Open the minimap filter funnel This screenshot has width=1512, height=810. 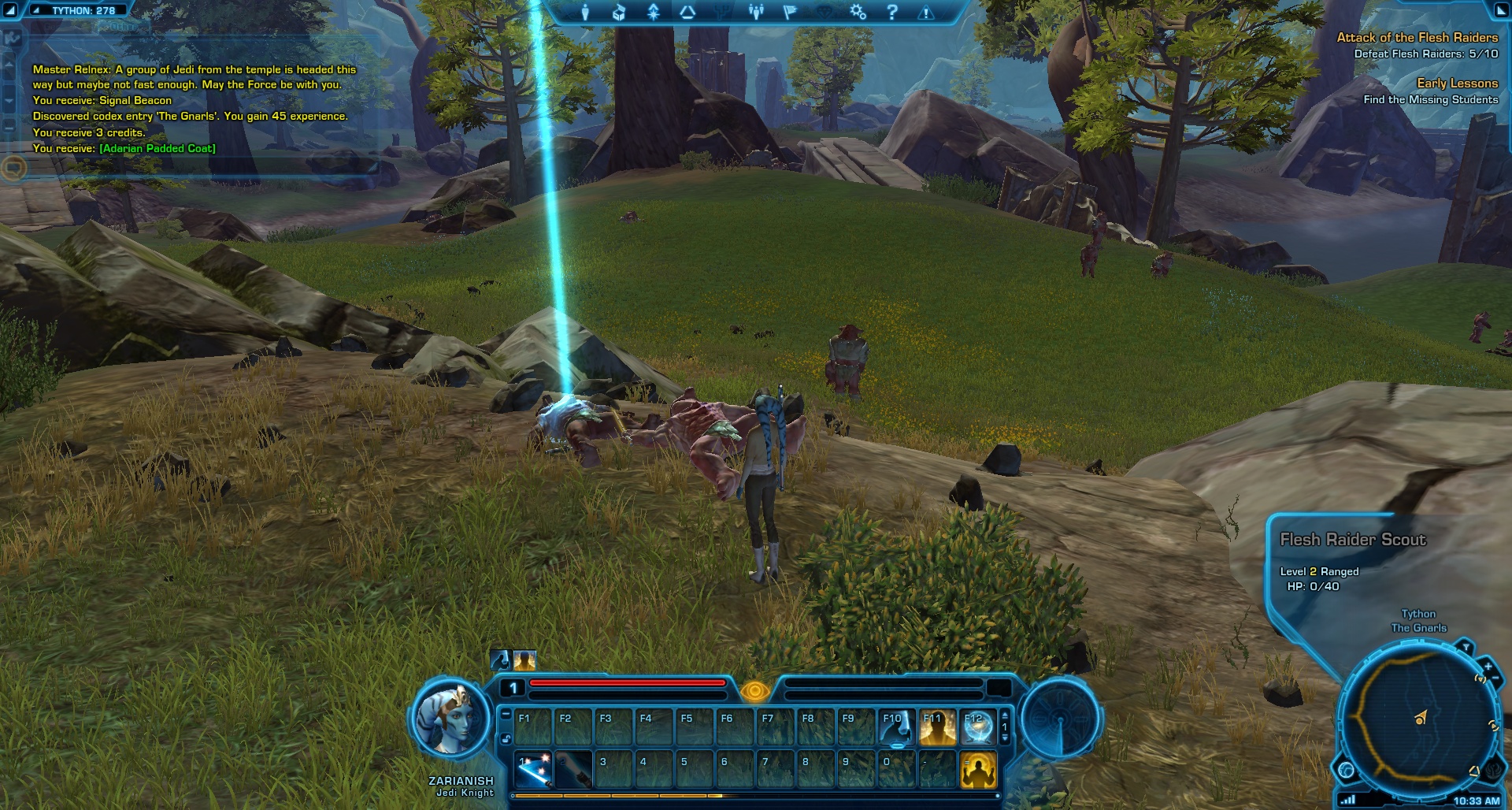click(x=1465, y=648)
